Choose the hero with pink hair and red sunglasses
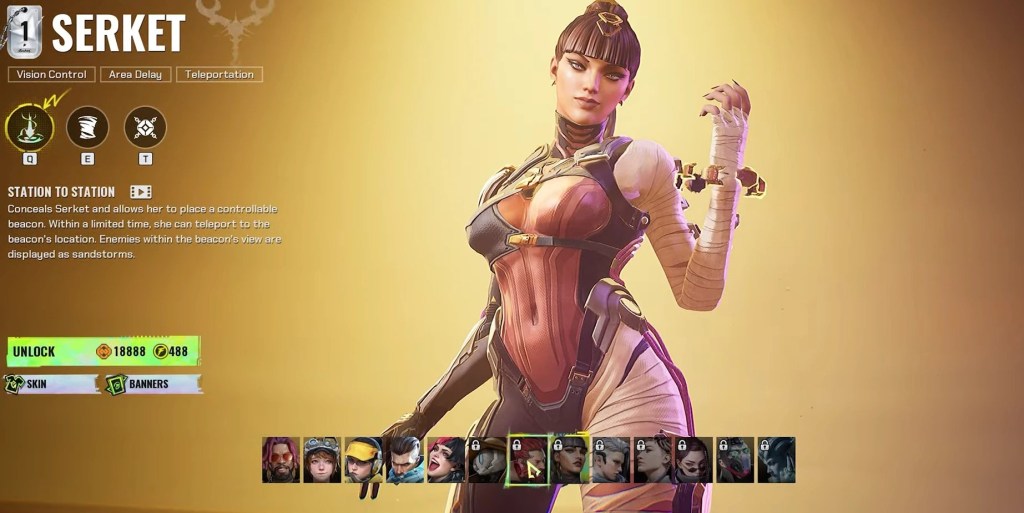Viewport: 1024px width, 513px height. (281, 460)
